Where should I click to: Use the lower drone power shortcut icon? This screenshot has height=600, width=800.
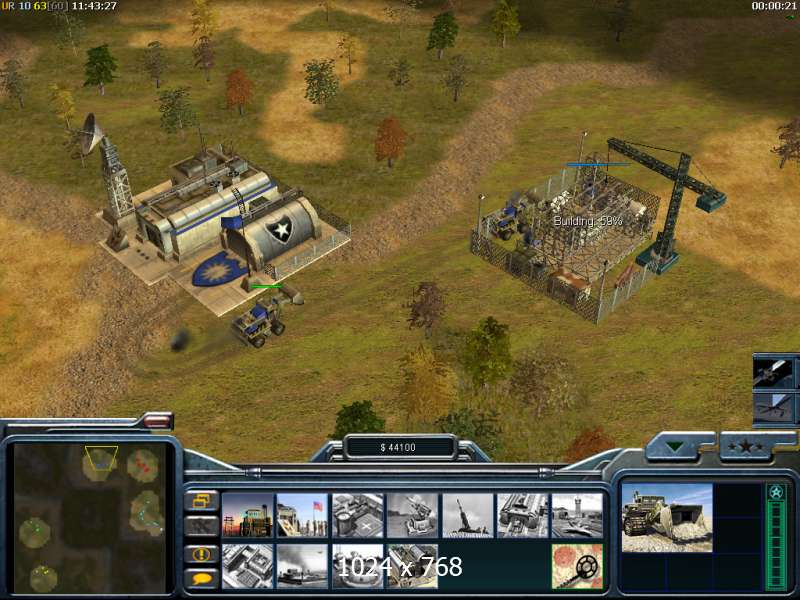774,407
